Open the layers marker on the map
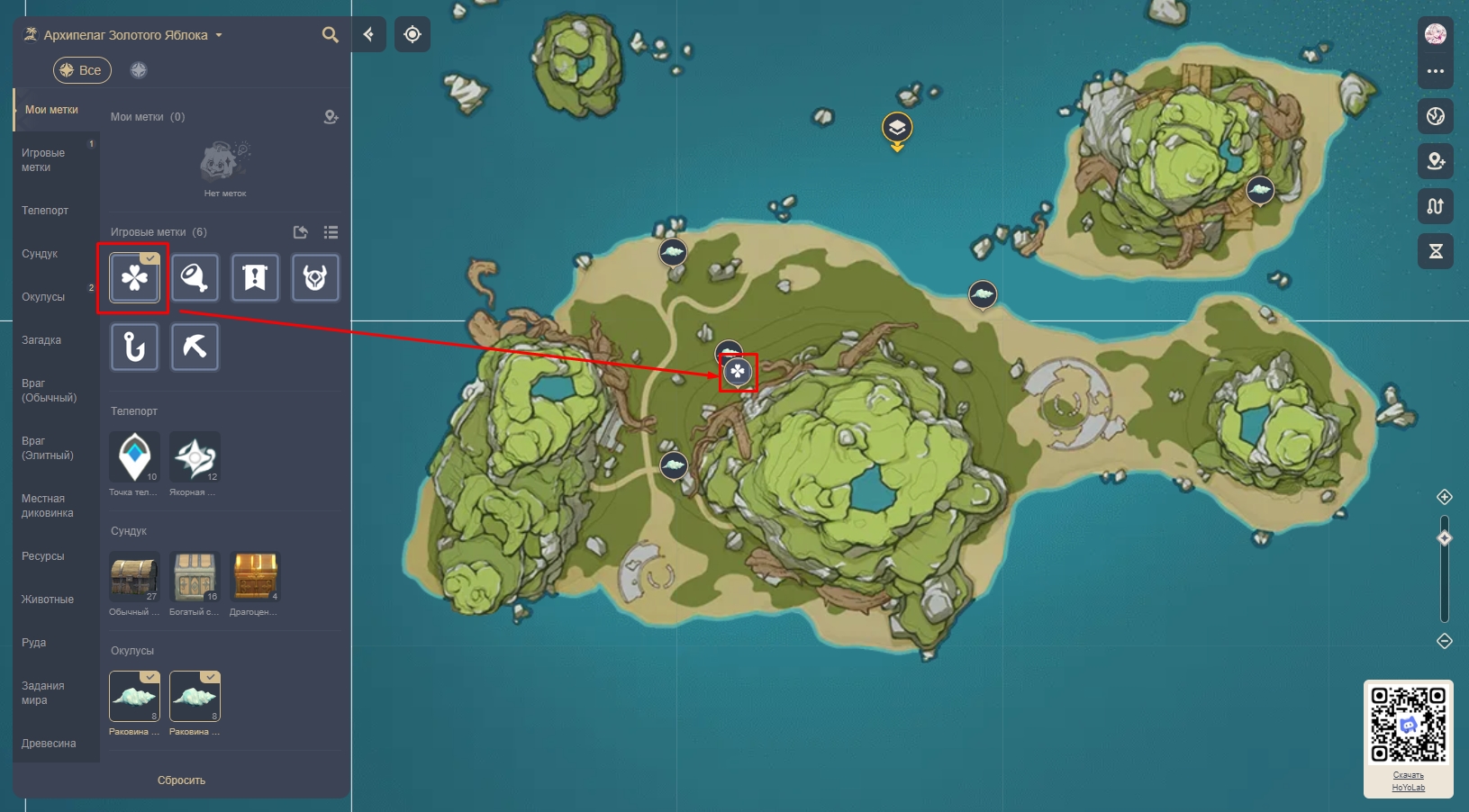Screen dimensions: 1469x812 click(897, 128)
